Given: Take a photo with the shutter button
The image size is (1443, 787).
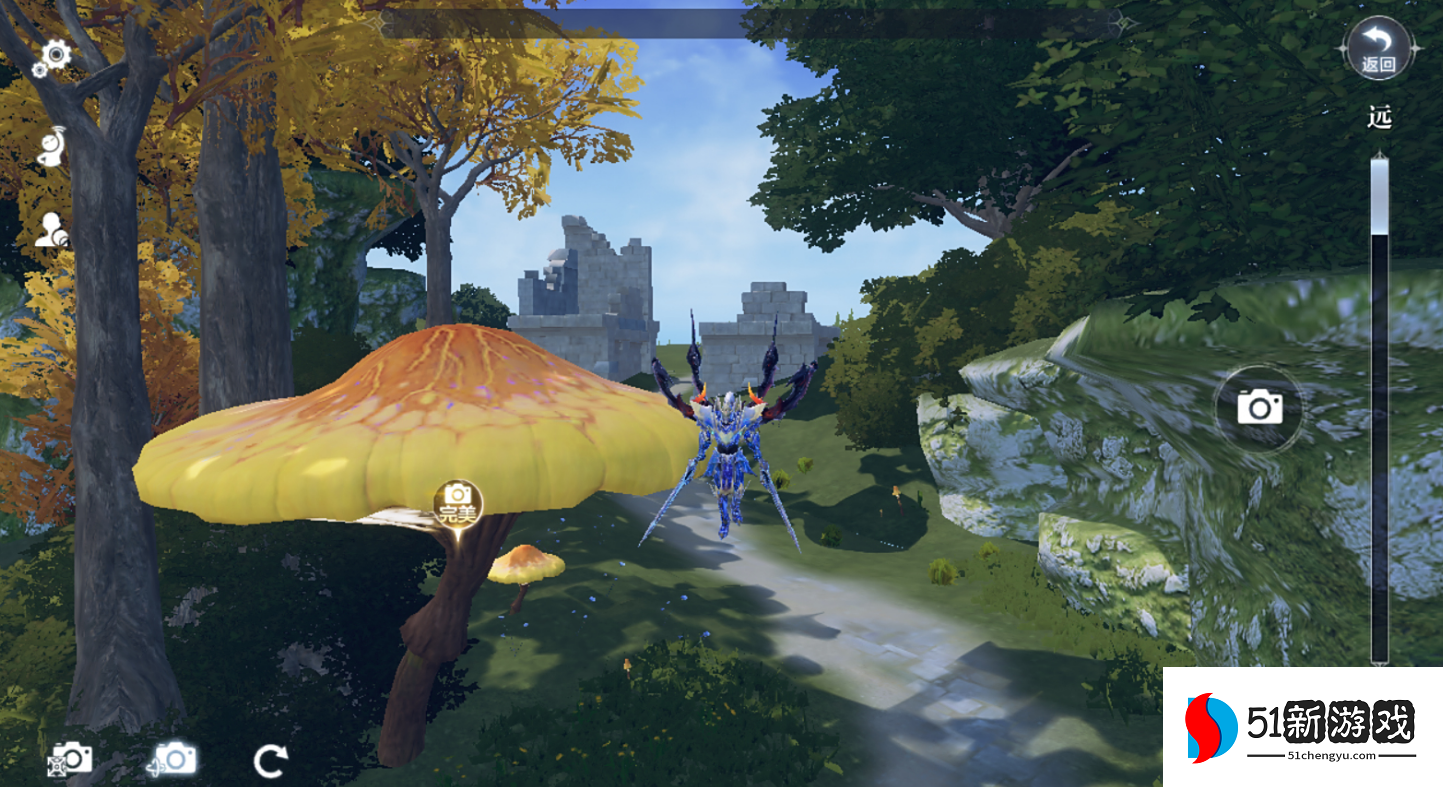Looking at the screenshot, I should pyautogui.click(x=1259, y=407).
